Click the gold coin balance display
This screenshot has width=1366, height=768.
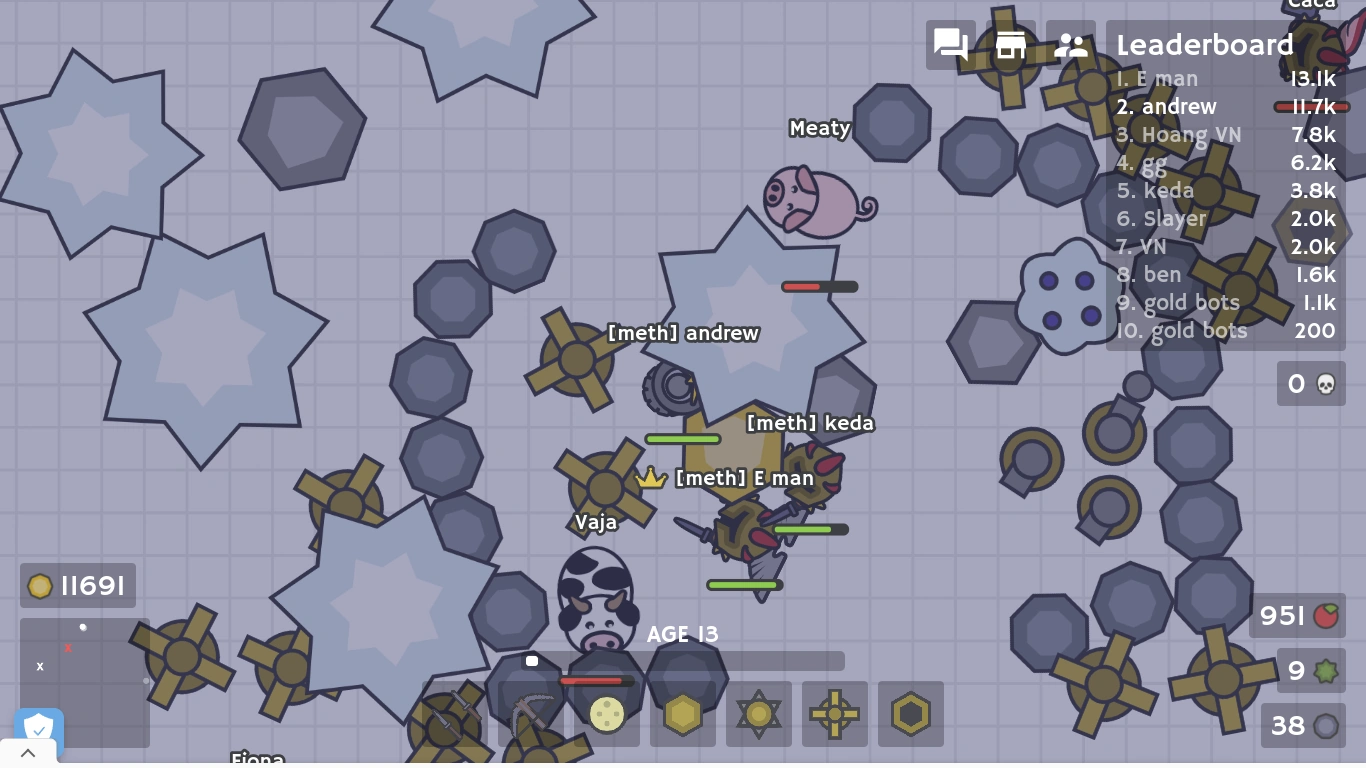[x=77, y=586]
